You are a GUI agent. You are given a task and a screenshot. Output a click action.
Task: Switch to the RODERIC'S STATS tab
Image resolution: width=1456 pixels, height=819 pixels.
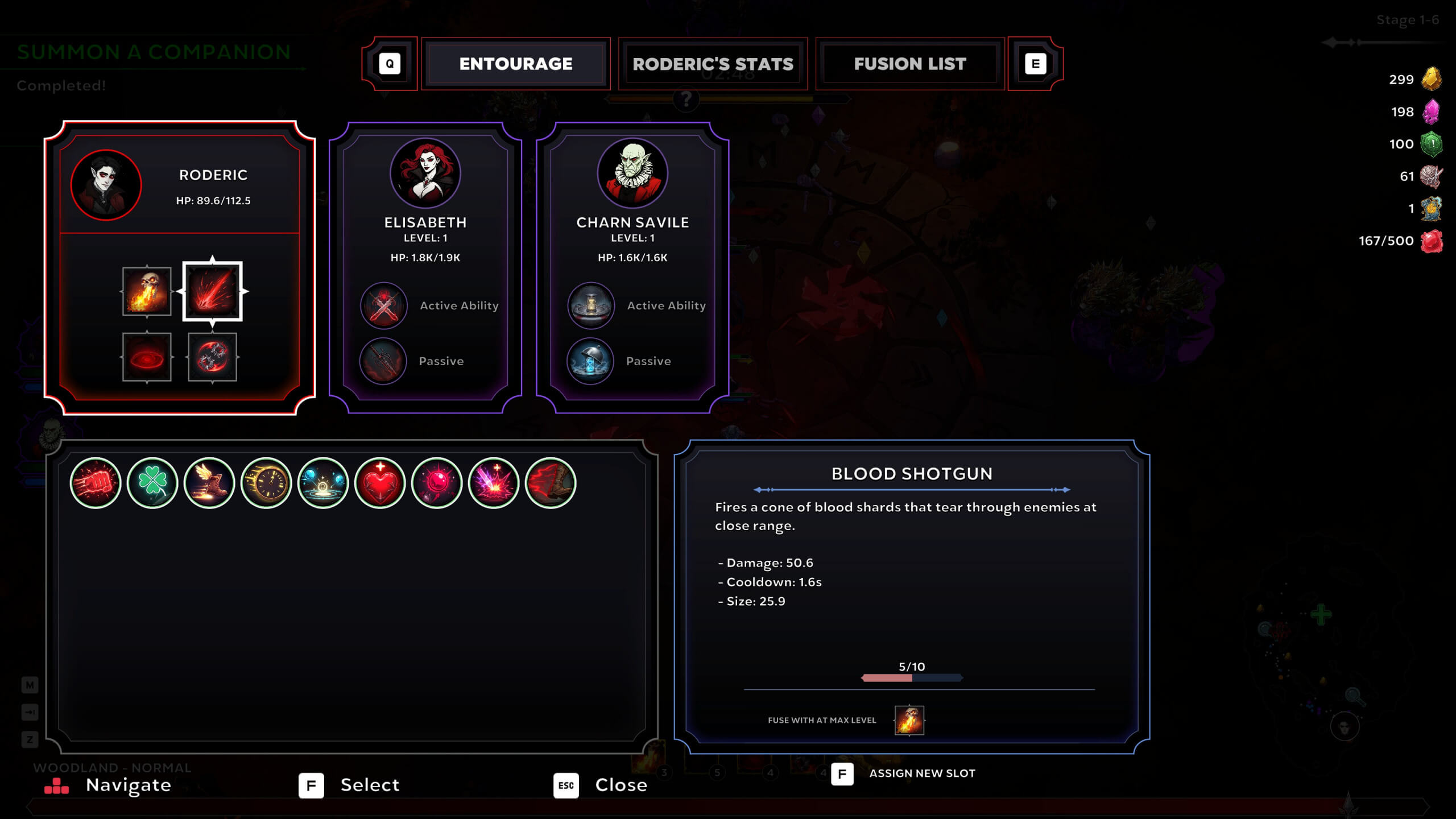pyautogui.click(x=712, y=64)
